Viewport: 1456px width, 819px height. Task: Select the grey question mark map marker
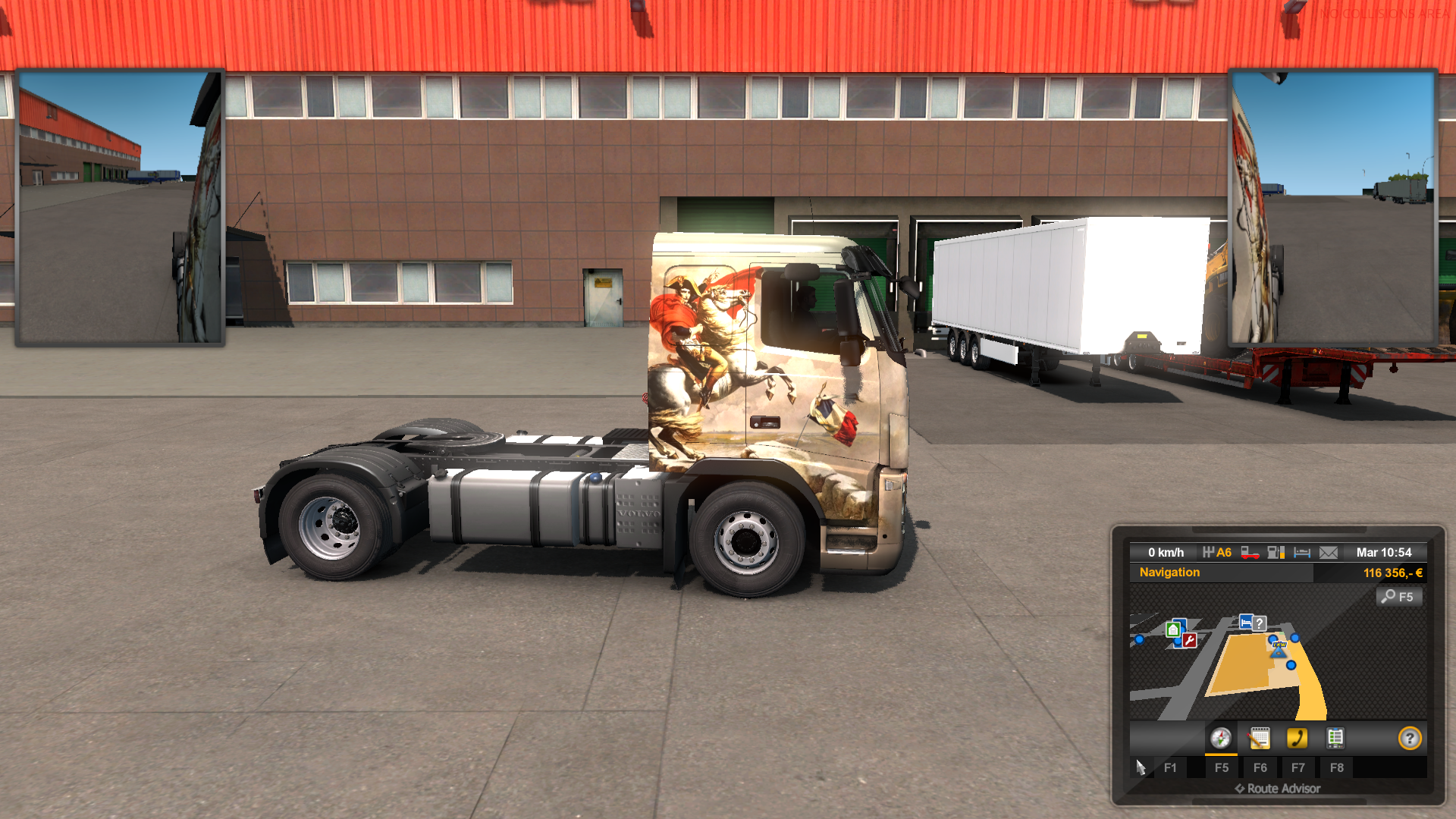(1259, 623)
